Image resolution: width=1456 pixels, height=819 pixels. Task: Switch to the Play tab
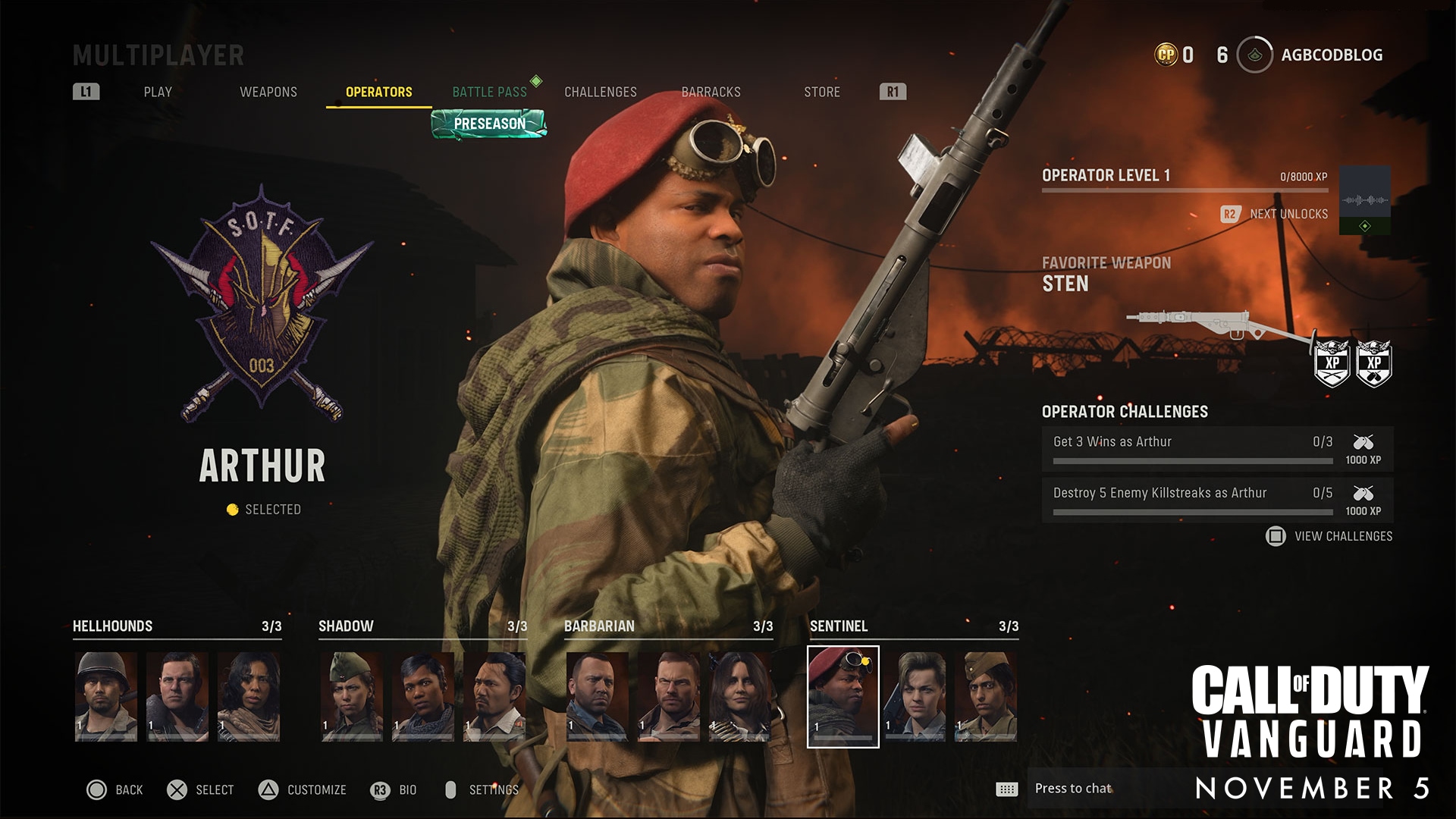[x=158, y=92]
